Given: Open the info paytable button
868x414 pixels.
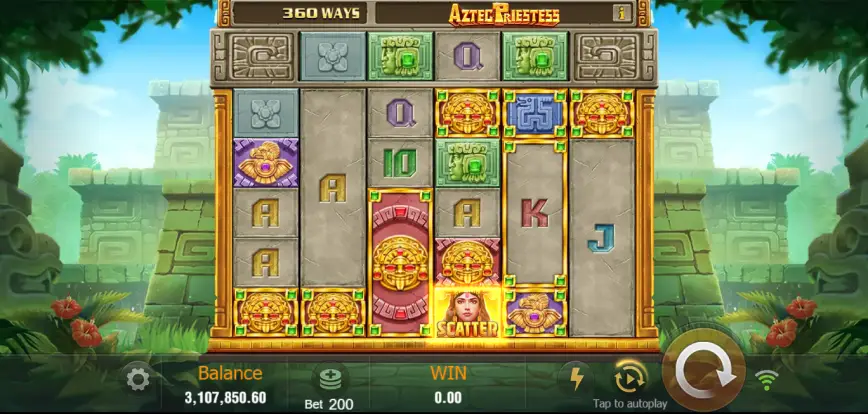Looking at the screenshot, I should pyautogui.click(x=622, y=13).
